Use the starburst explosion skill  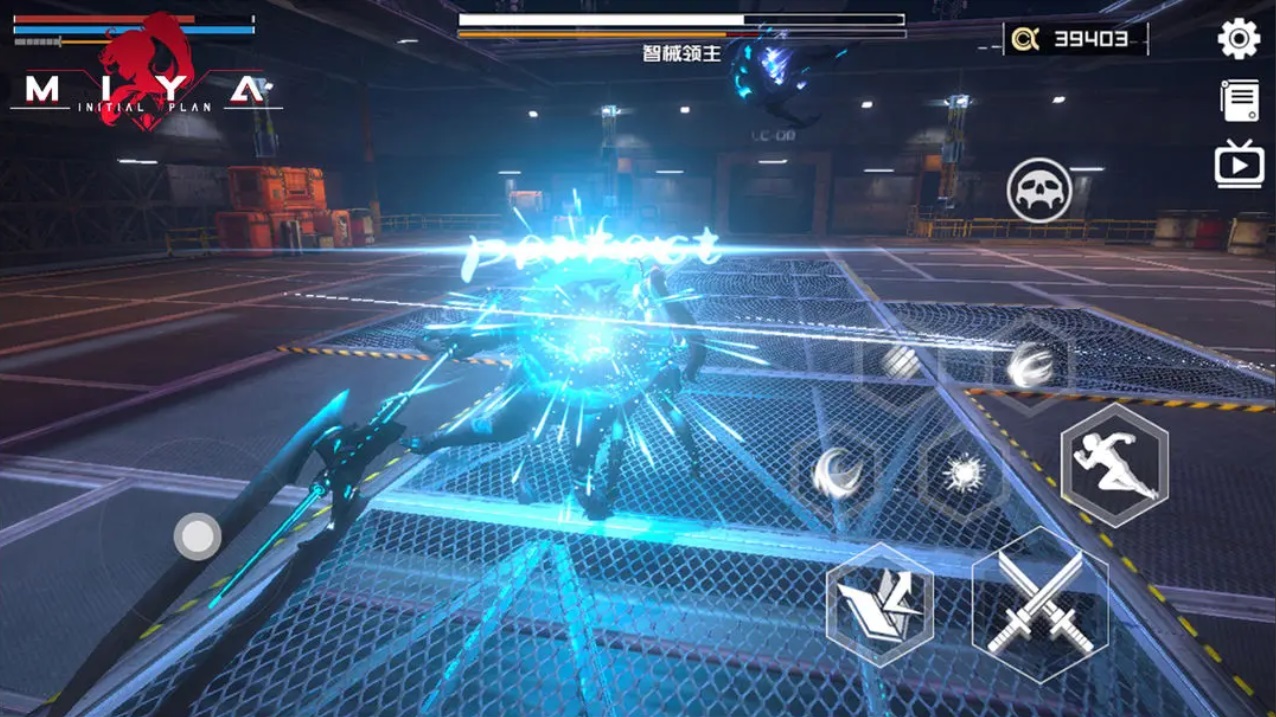coord(964,474)
